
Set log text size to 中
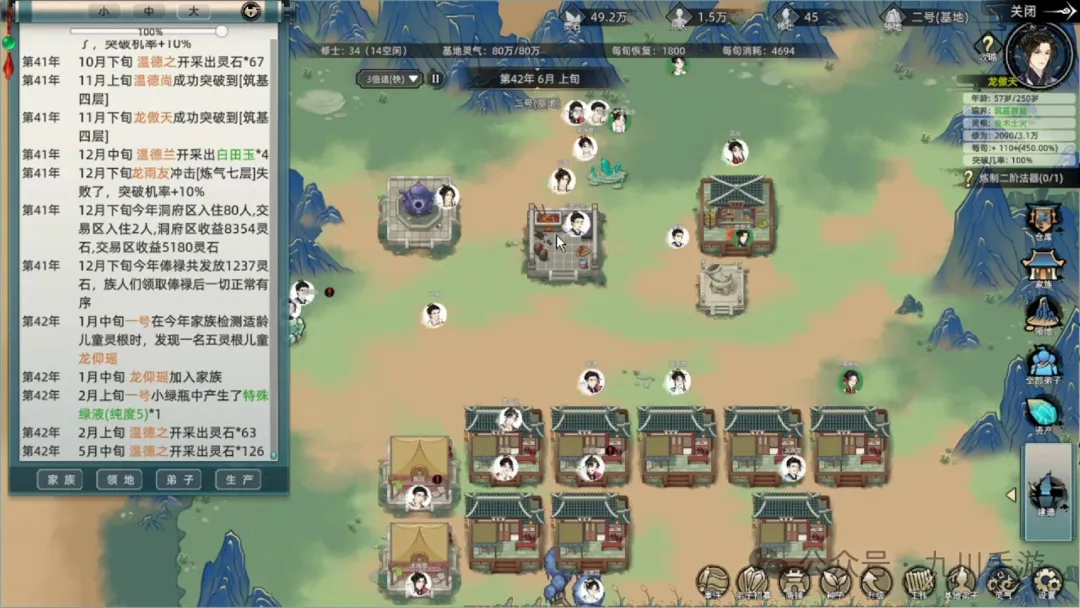149,12
